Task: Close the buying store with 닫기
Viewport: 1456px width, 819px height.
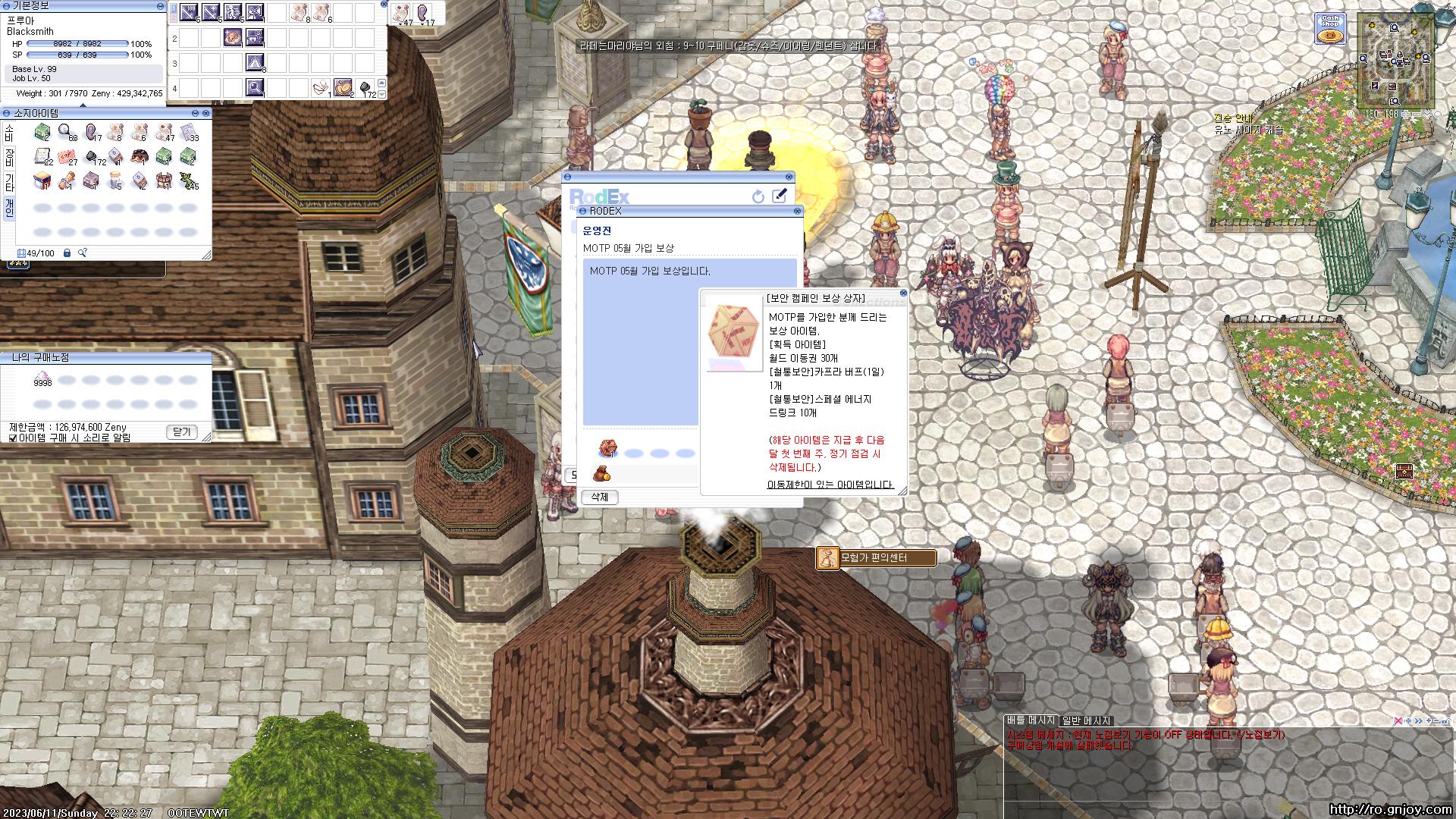Action: (182, 431)
